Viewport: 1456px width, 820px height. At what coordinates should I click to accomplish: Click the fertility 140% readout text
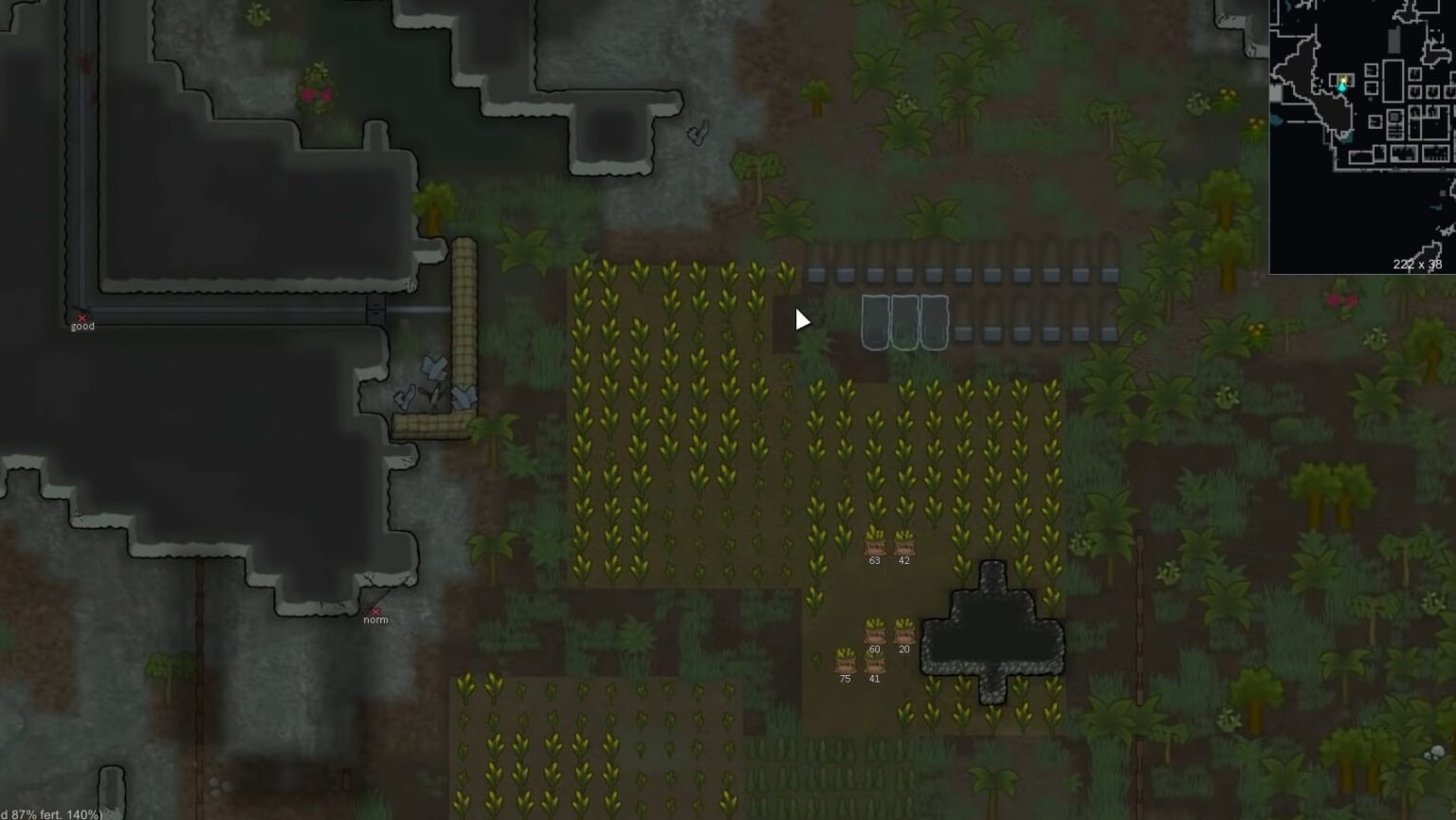47,812
